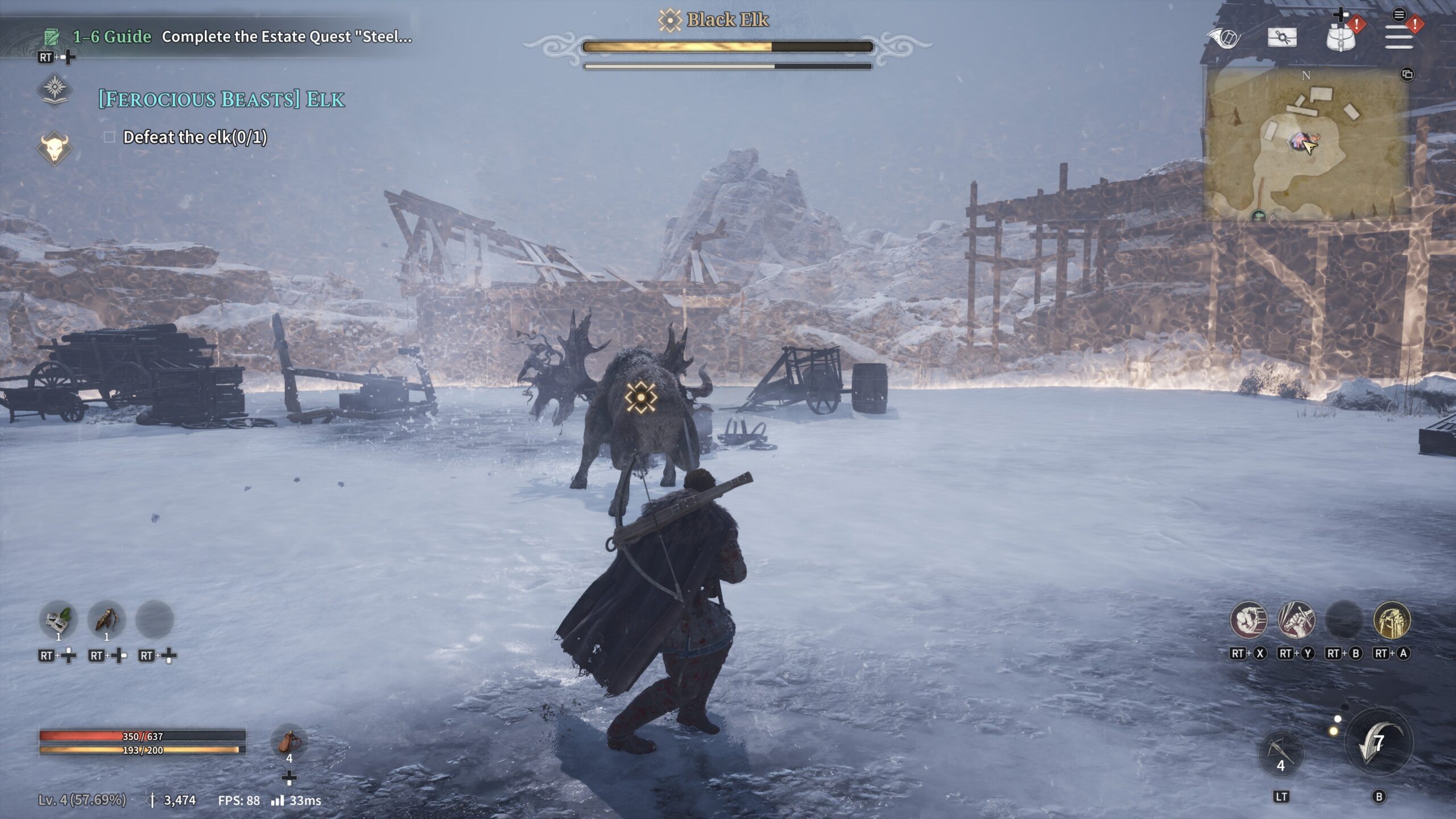The image size is (1456, 819).
Task: Click the bull skull quest icon
Action: pyautogui.click(x=55, y=148)
